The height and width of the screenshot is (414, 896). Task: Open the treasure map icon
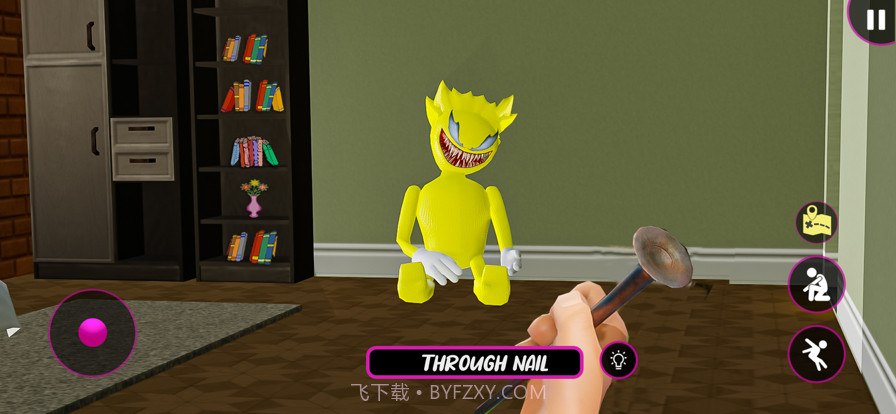coord(817,222)
